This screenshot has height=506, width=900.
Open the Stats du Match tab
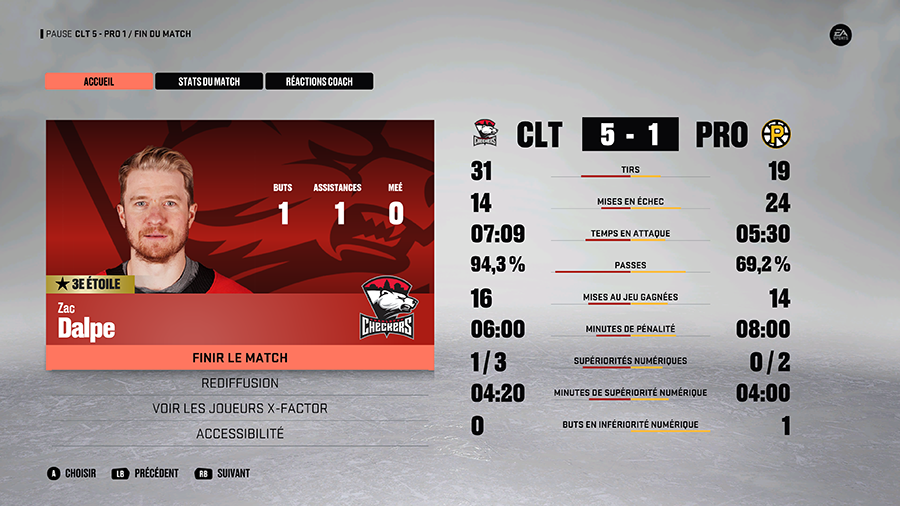pos(209,81)
